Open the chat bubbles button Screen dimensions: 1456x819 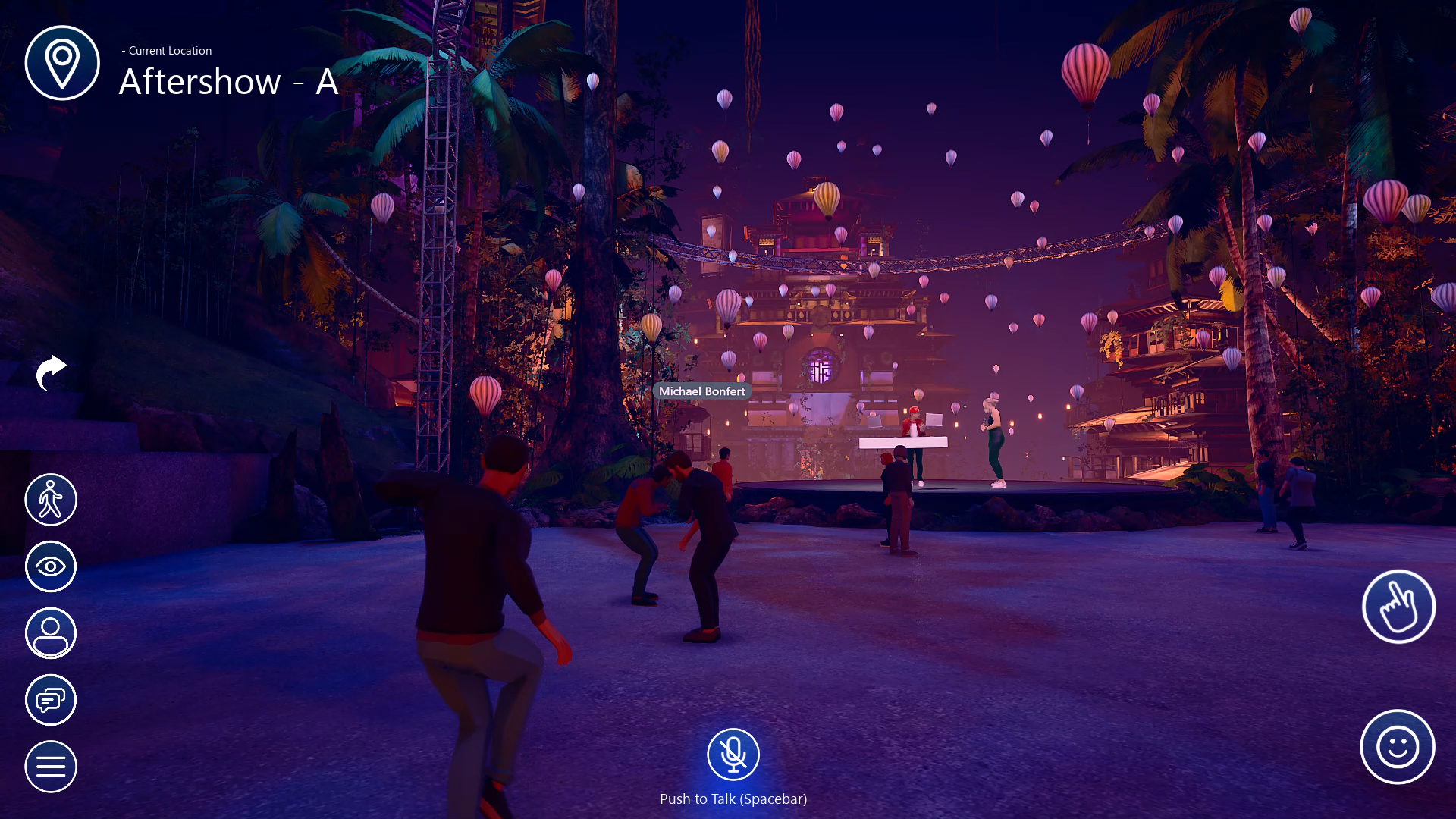pyautogui.click(x=51, y=700)
